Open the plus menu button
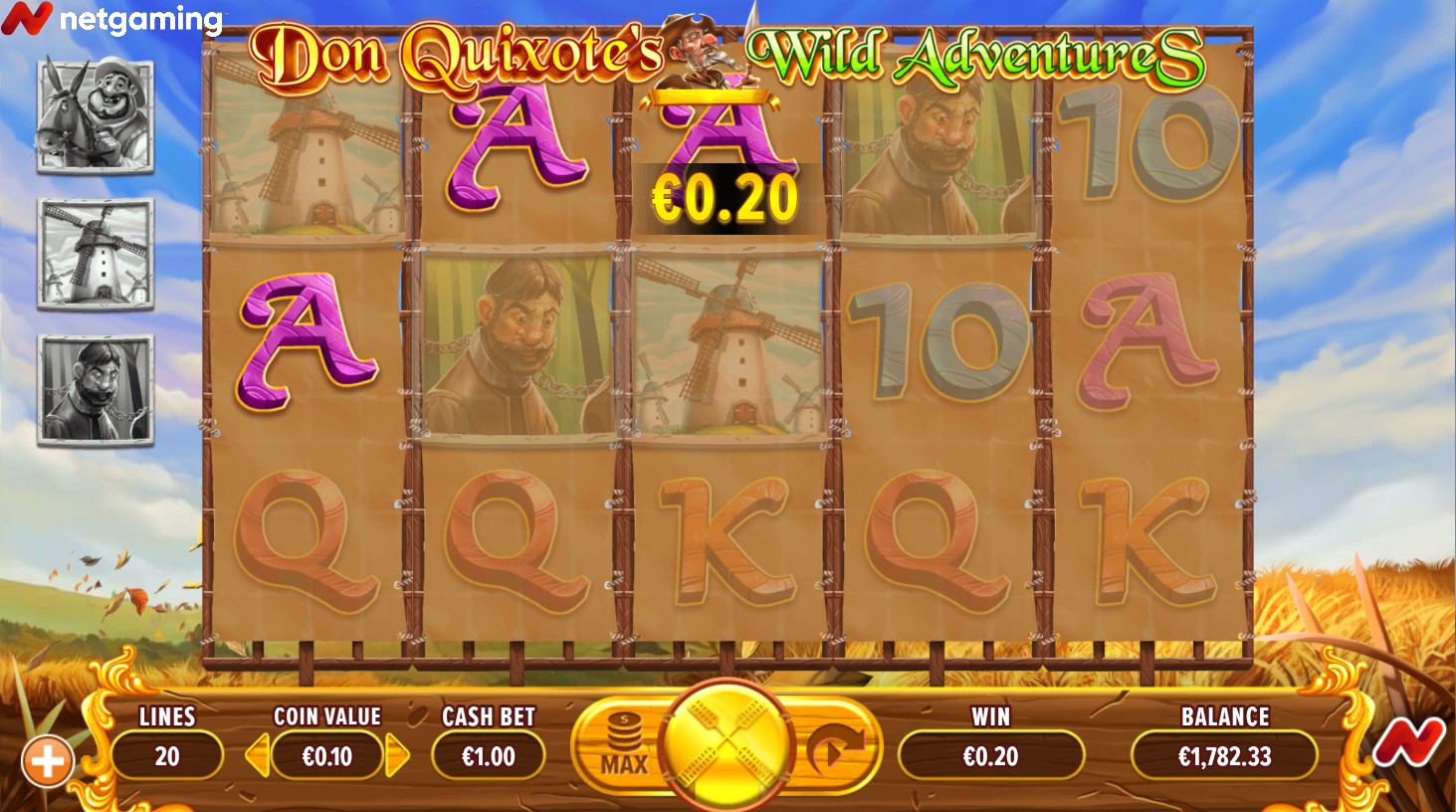The image size is (1456, 812). pyautogui.click(x=47, y=762)
